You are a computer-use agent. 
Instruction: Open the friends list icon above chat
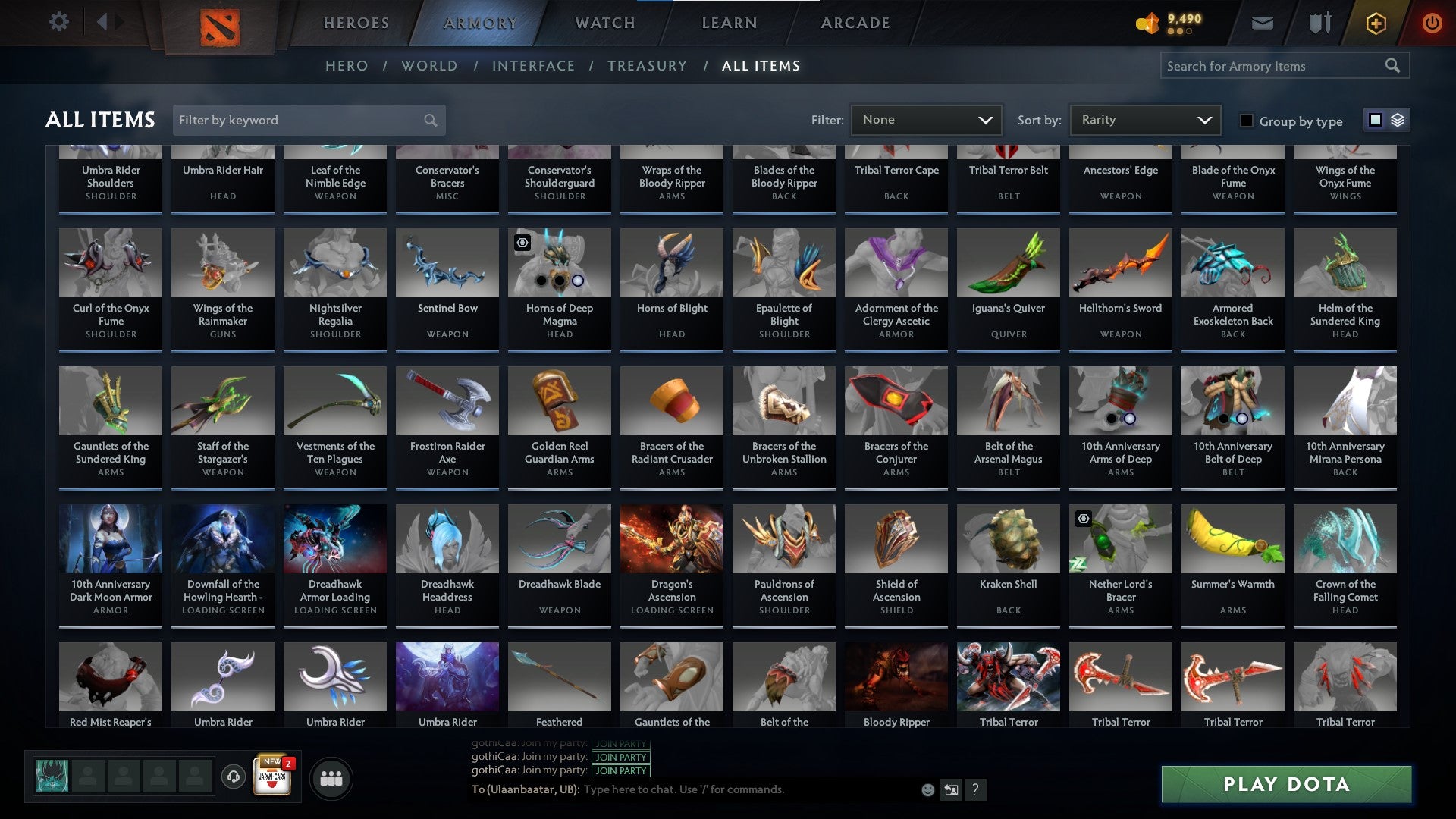point(331,777)
